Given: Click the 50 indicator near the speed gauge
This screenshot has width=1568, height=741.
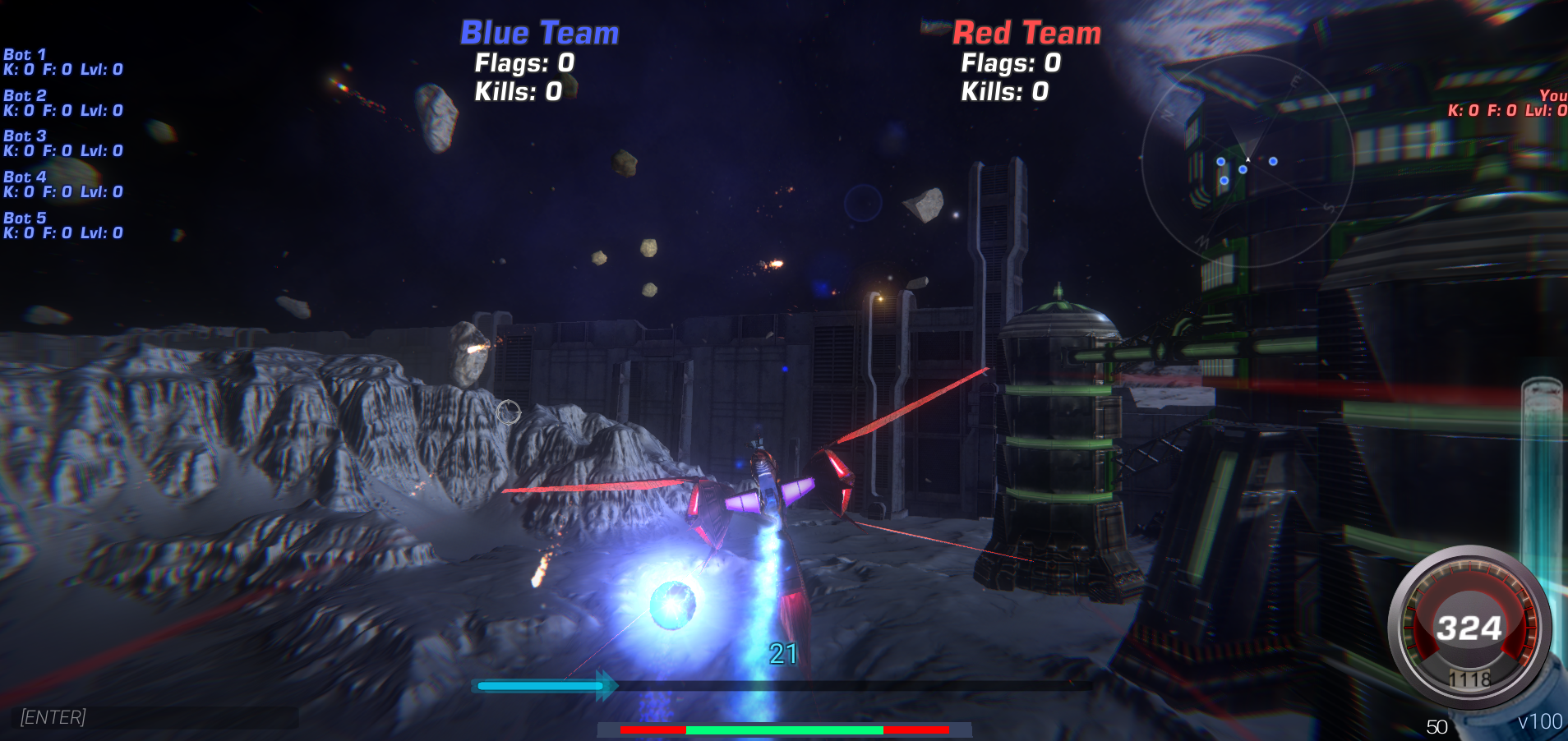Looking at the screenshot, I should 1437,726.
